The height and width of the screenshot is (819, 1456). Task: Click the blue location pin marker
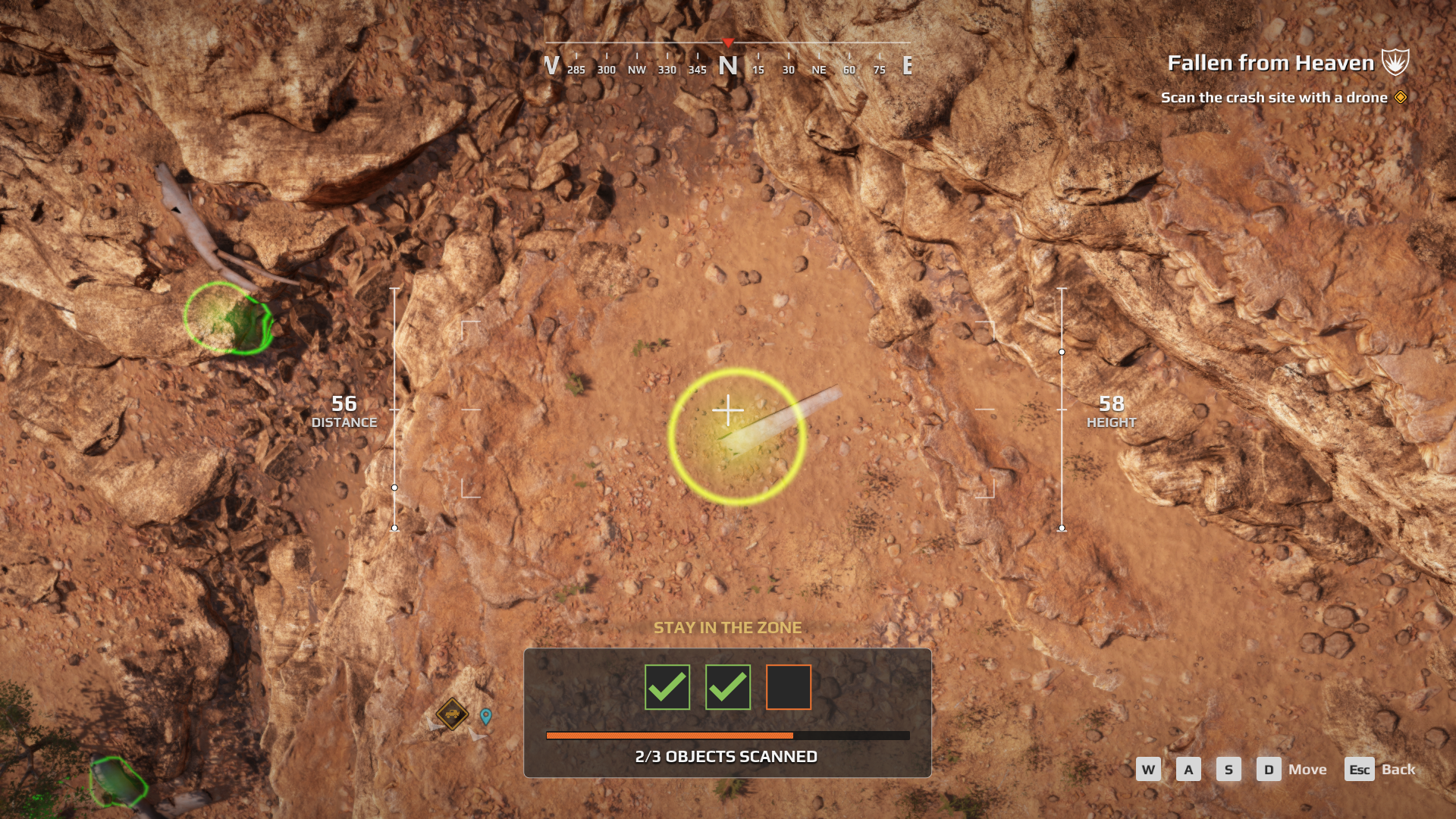(x=486, y=715)
